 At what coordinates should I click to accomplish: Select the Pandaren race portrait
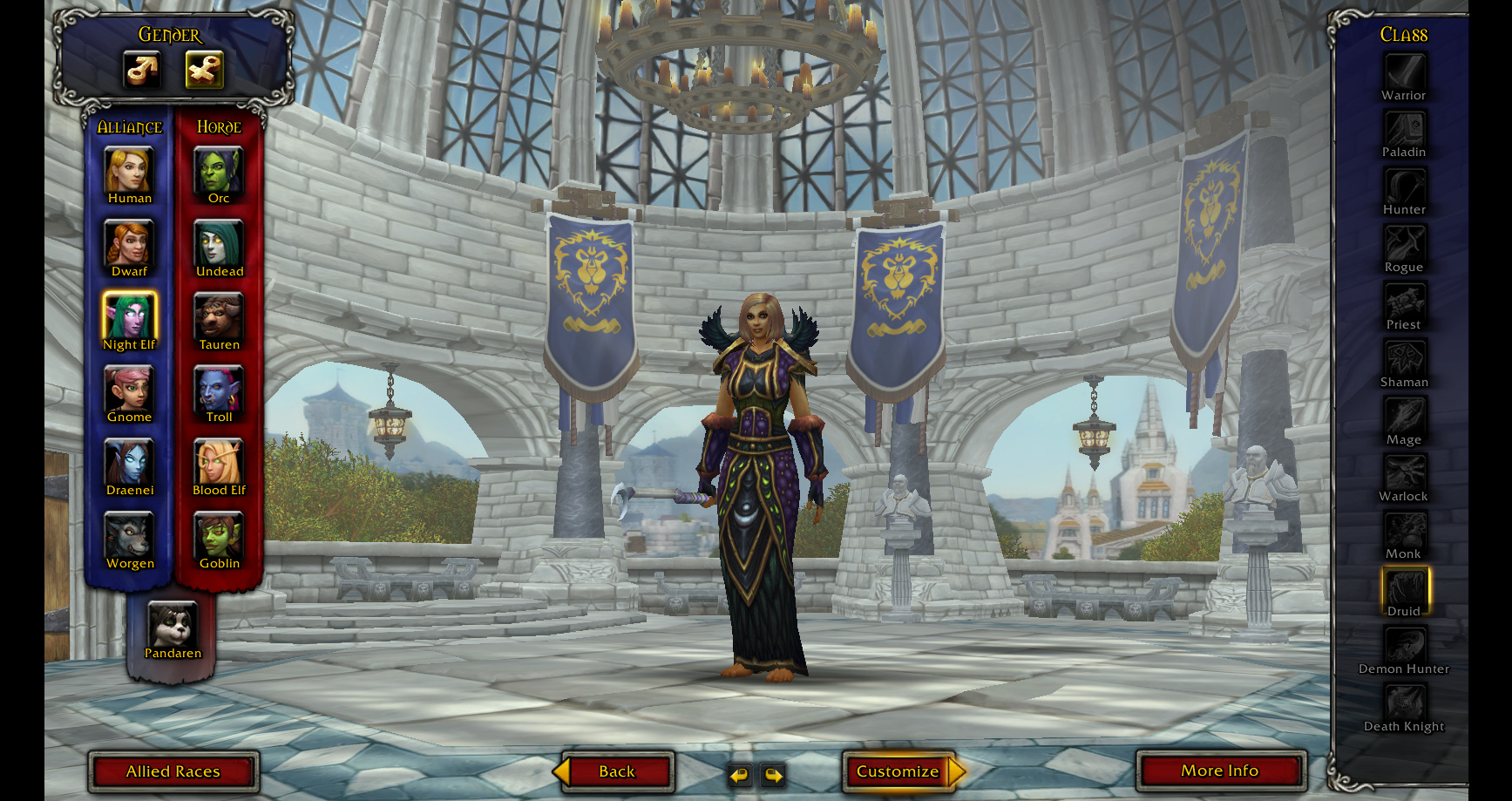pyautogui.click(x=173, y=624)
